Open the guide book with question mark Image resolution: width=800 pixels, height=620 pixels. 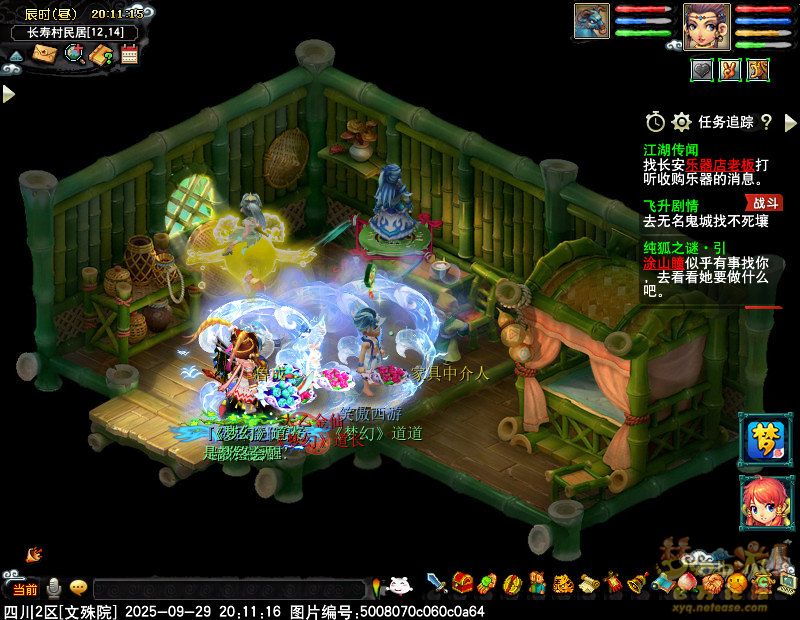point(101,54)
